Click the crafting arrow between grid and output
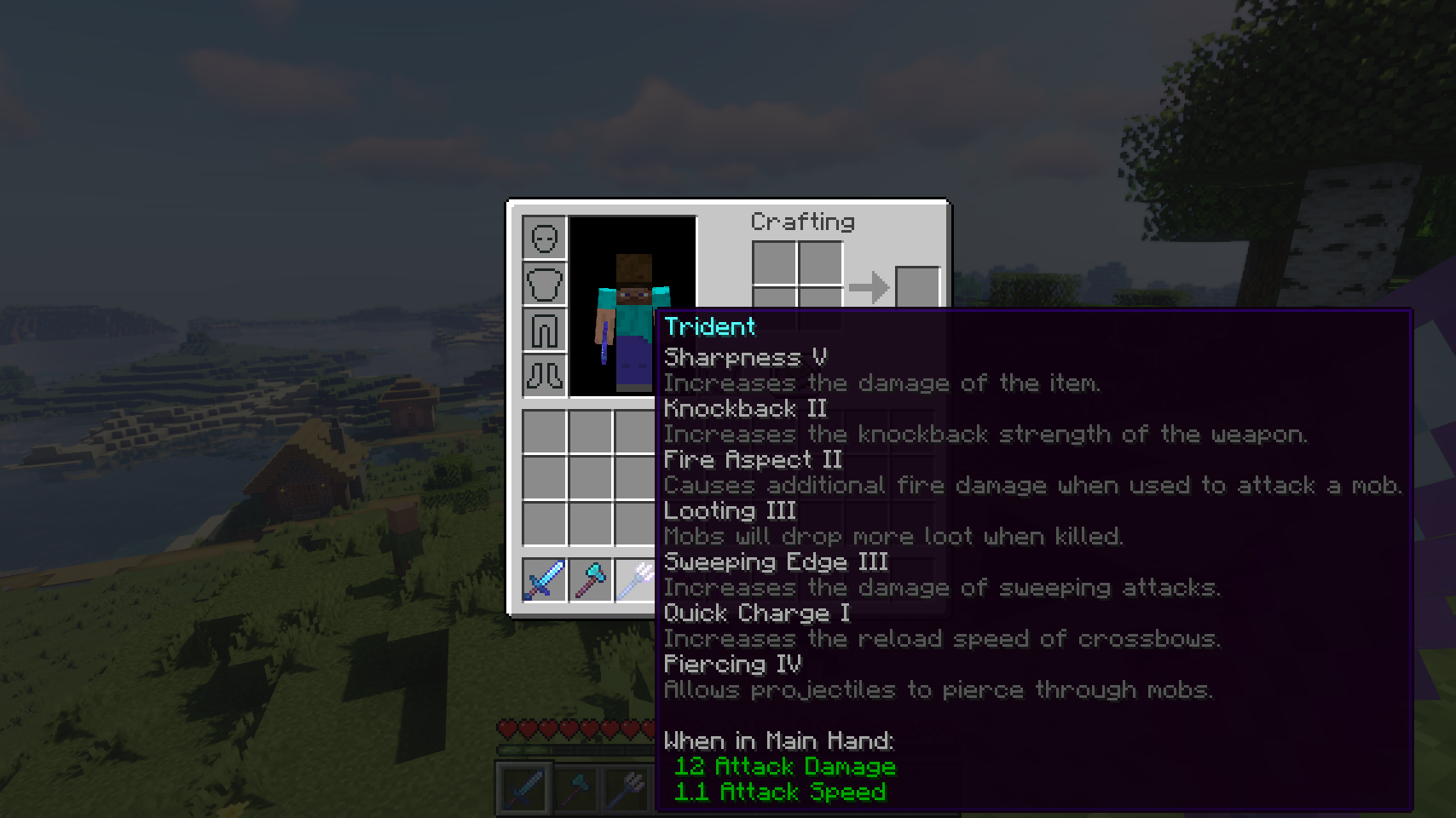 (x=871, y=287)
